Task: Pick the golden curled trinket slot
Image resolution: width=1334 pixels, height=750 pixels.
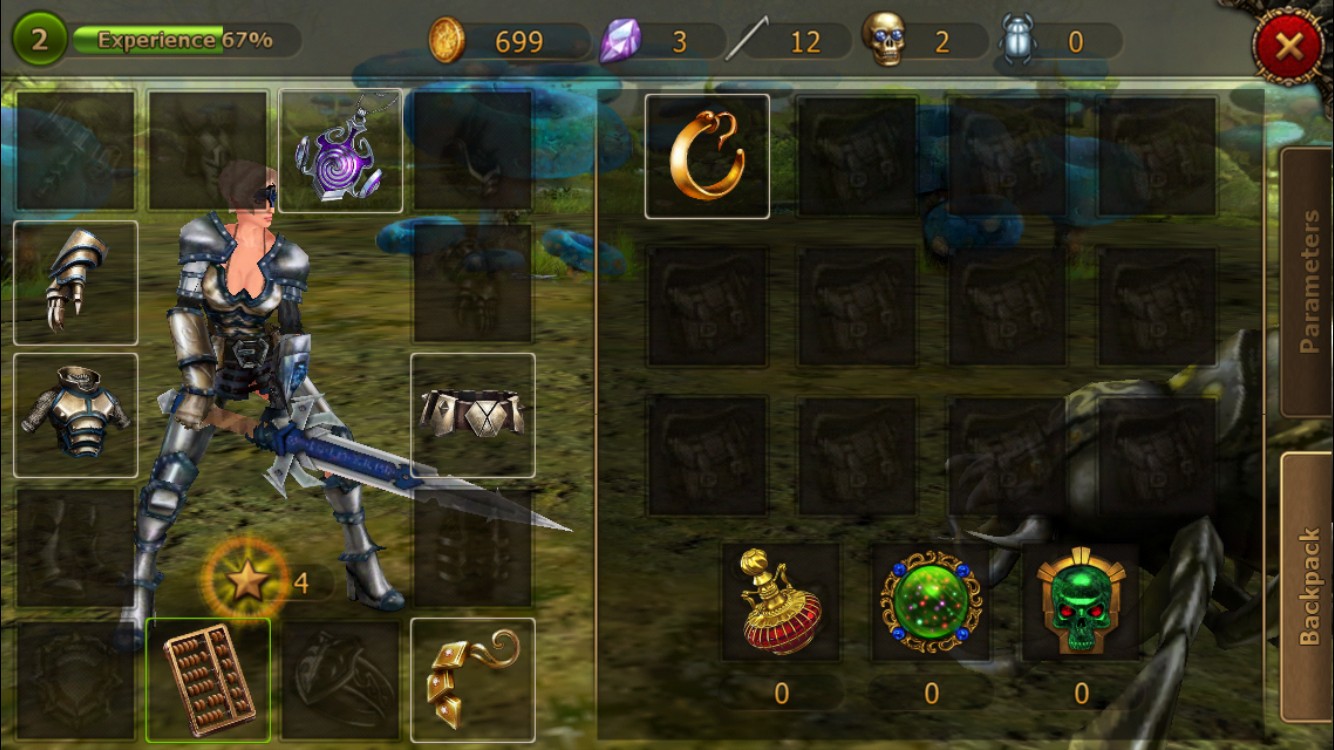Action: point(473,680)
